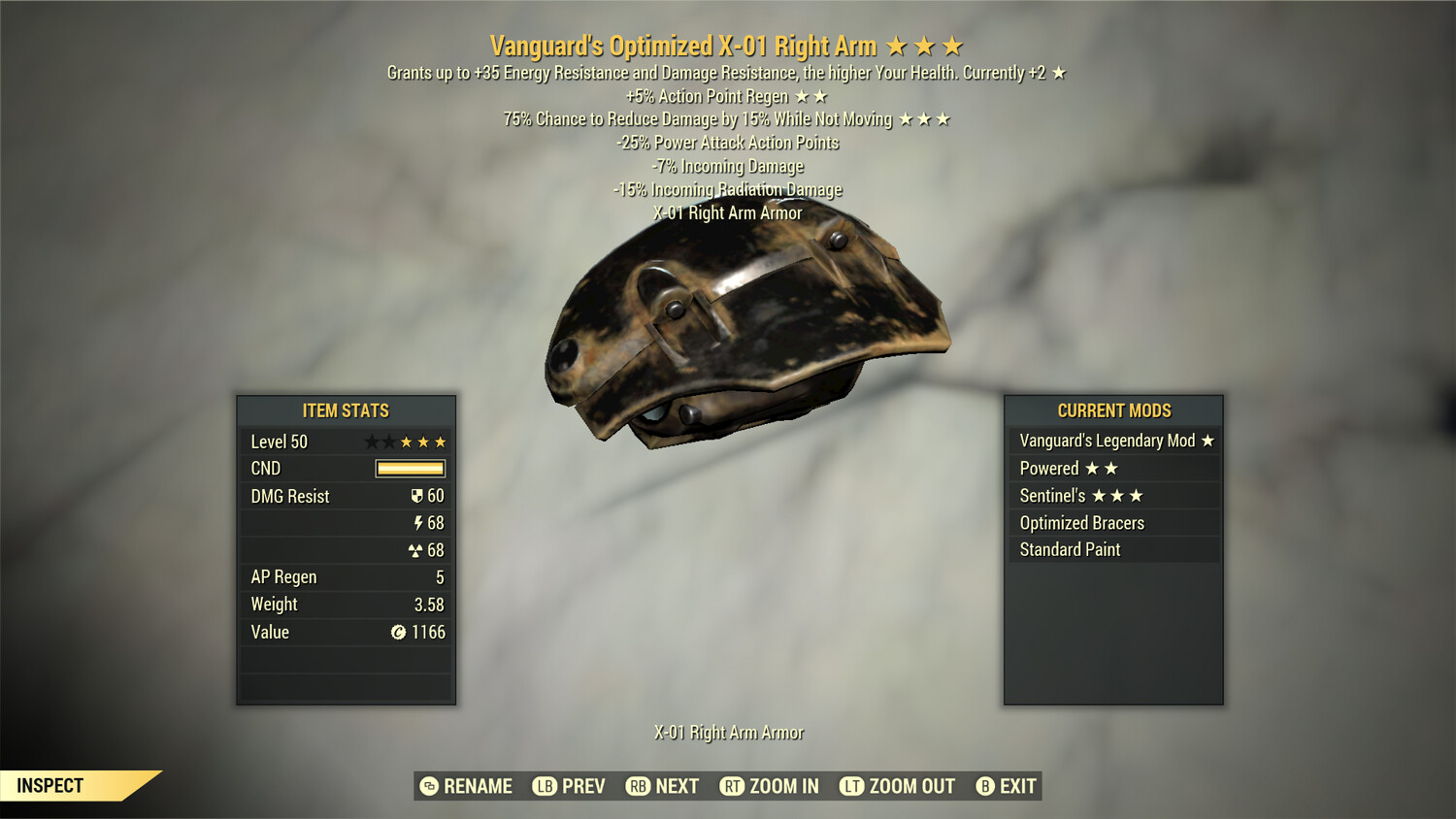
Task: Toggle the star beside Vanguard's Legendary Mod
Action: pyautogui.click(x=1207, y=441)
